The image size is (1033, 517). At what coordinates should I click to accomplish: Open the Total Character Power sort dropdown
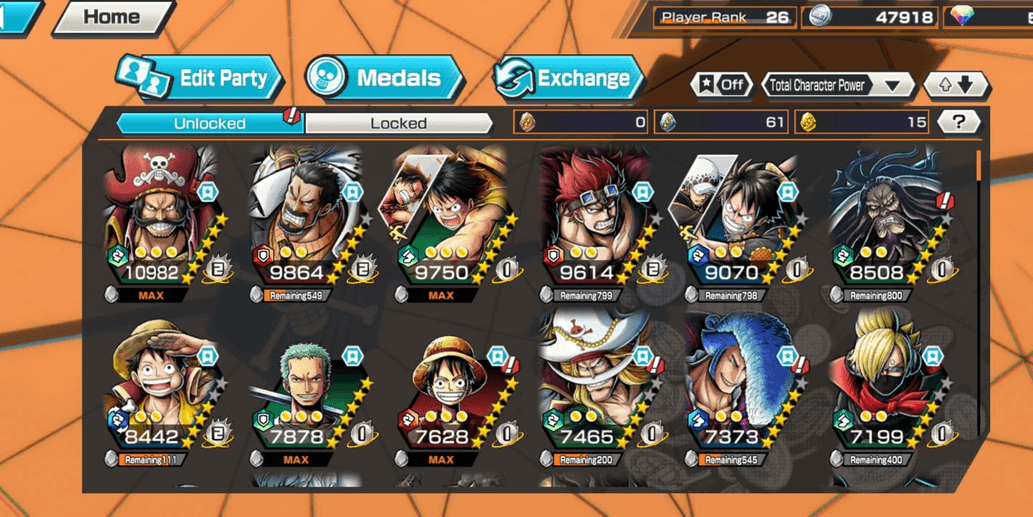[x=838, y=85]
